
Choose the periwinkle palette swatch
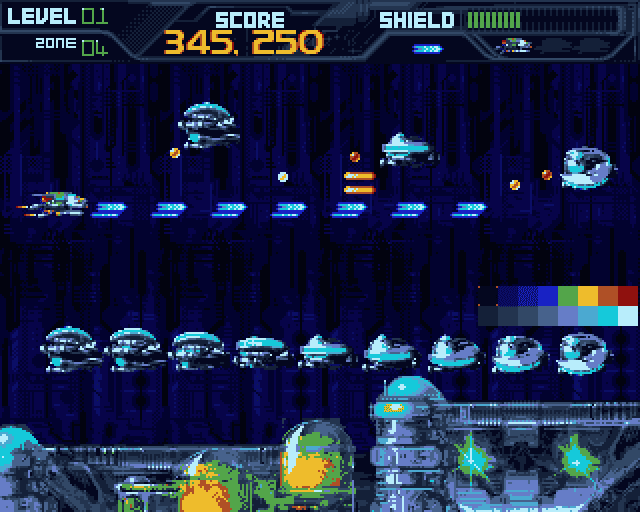567,316
